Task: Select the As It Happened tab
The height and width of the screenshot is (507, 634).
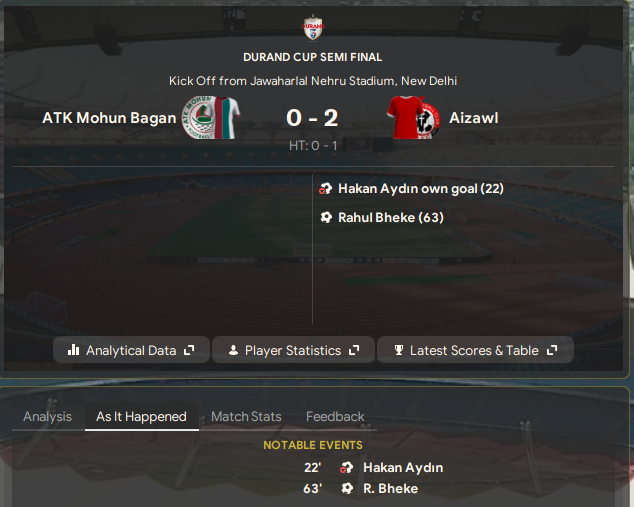Action: tap(141, 416)
